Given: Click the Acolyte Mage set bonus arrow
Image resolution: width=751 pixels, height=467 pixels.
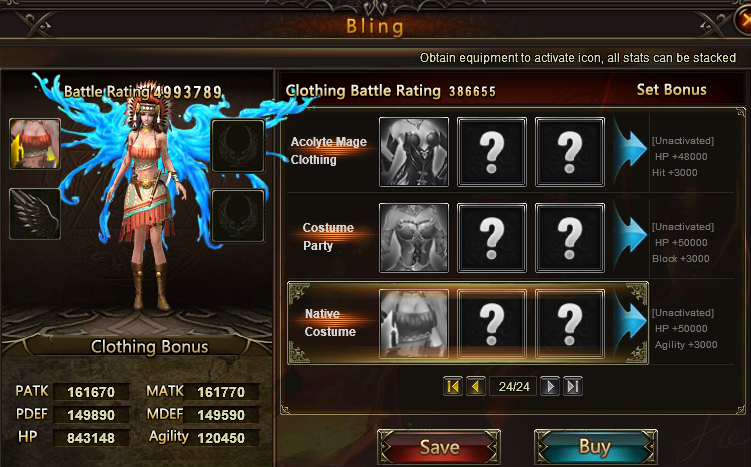Looking at the screenshot, I should click(630, 152).
